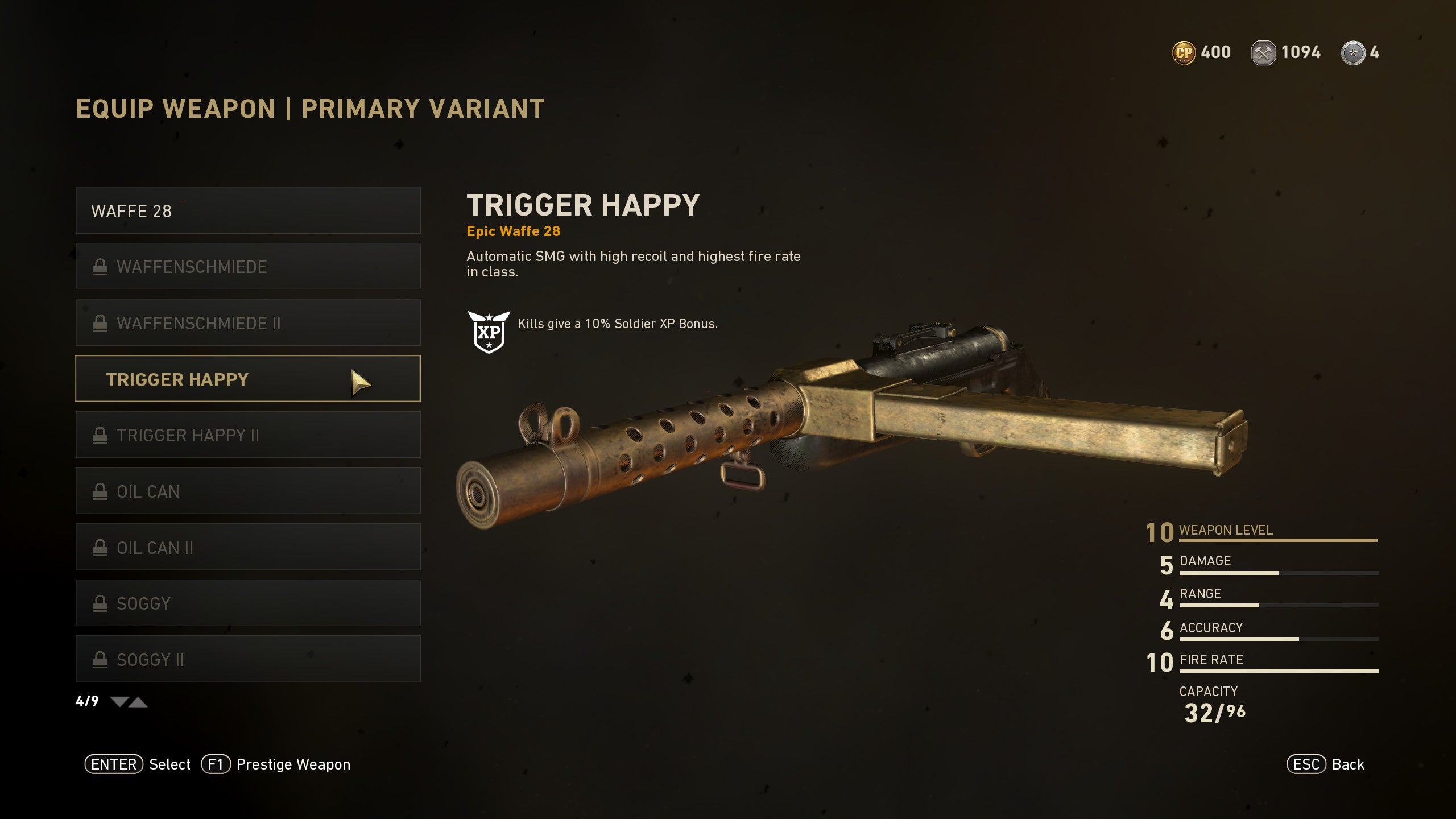Click the Epic Waffe 28 rarity label
The image size is (1456, 819).
pos(514,231)
